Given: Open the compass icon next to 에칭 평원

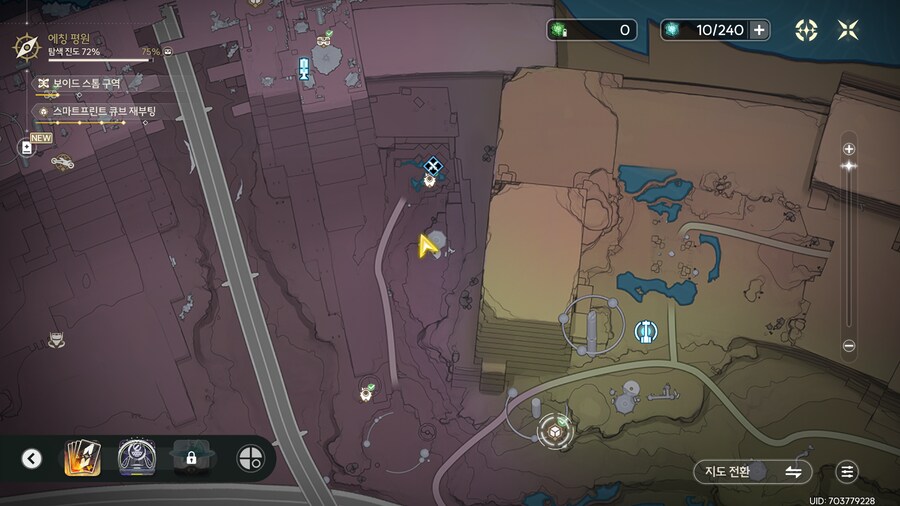Looking at the screenshot, I should [25, 47].
